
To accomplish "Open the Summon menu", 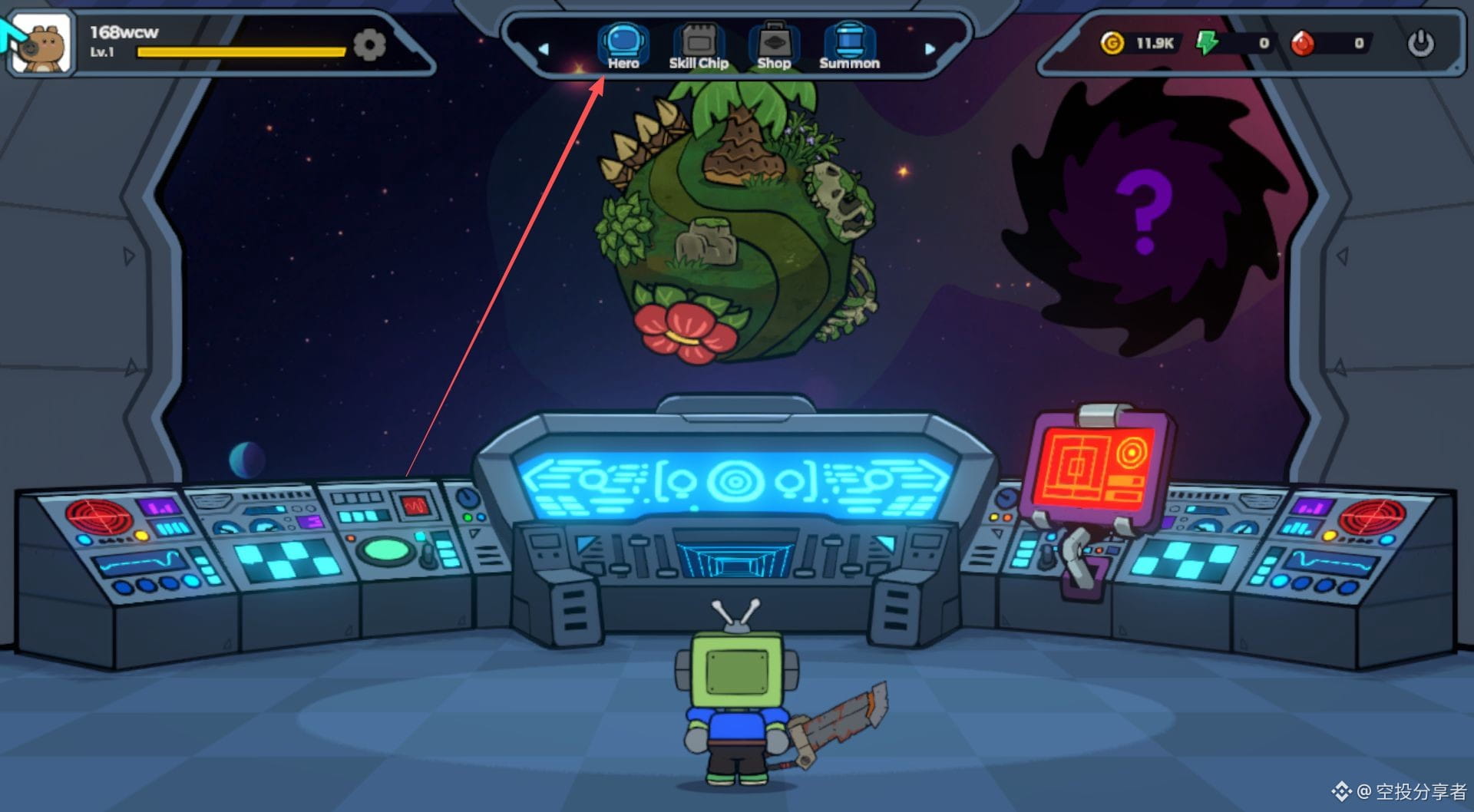I will point(848,47).
